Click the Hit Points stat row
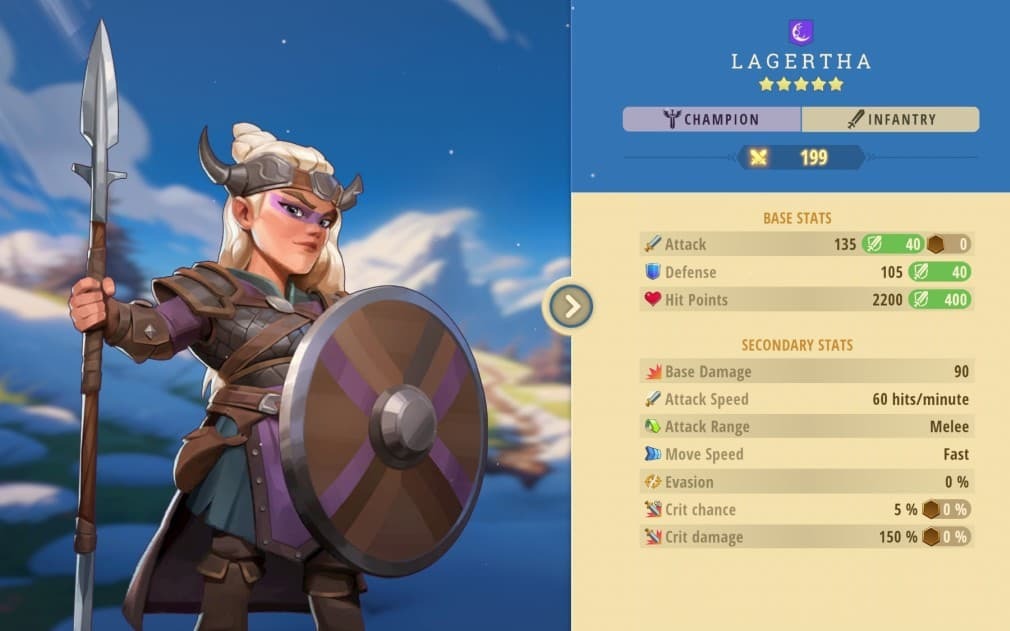1010x631 pixels. [x=805, y=300]
